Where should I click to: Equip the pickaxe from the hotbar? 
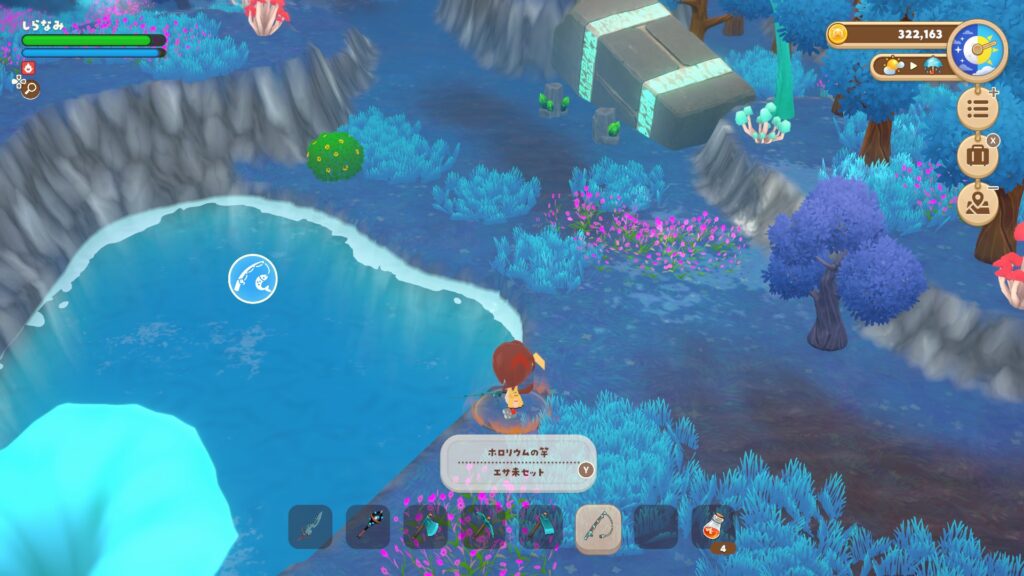click(483, 526)
